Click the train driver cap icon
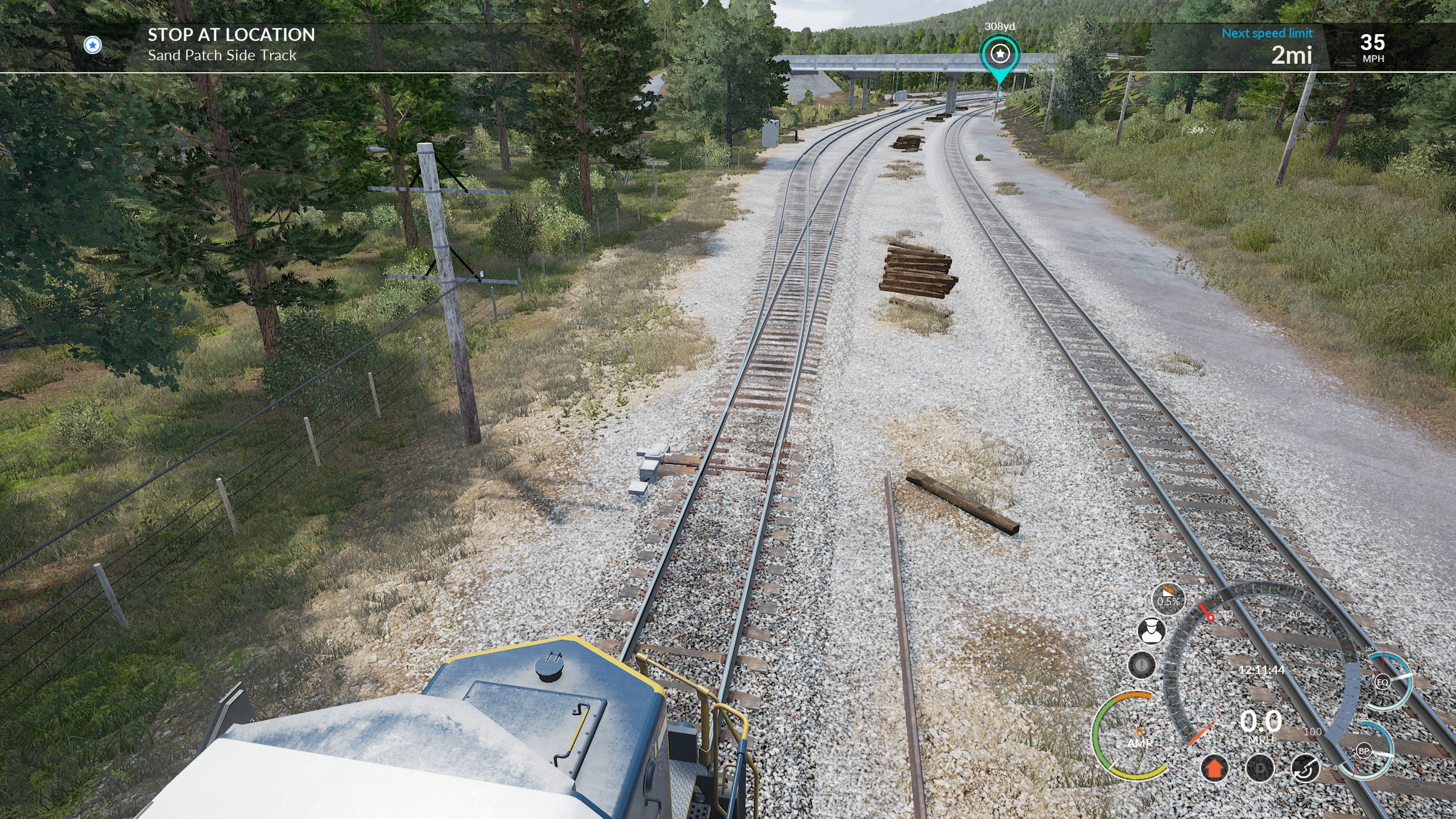The height and width of the screenshot is (819, 1456). tap(1151, 631)
